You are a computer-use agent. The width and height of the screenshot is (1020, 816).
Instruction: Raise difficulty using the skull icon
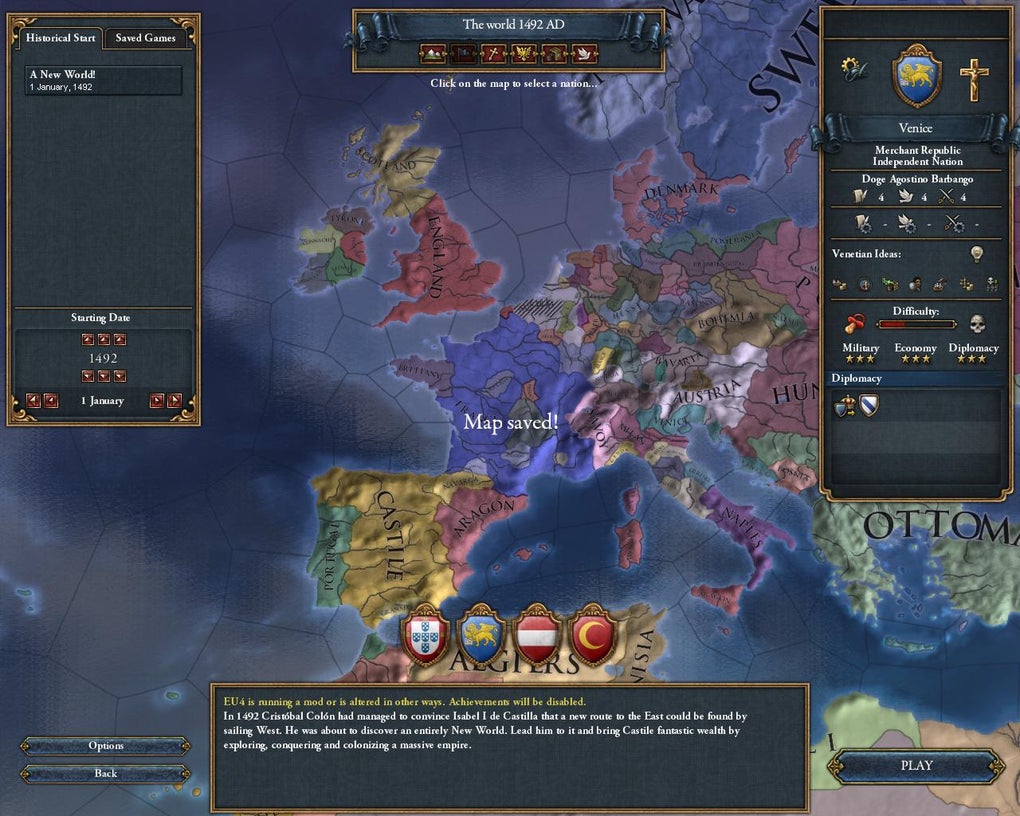click(x=976, y=324)
